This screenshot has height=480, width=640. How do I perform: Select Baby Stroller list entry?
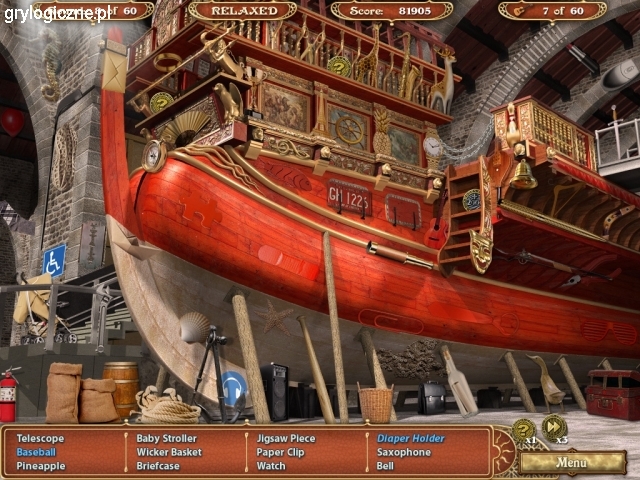(167, 438)
